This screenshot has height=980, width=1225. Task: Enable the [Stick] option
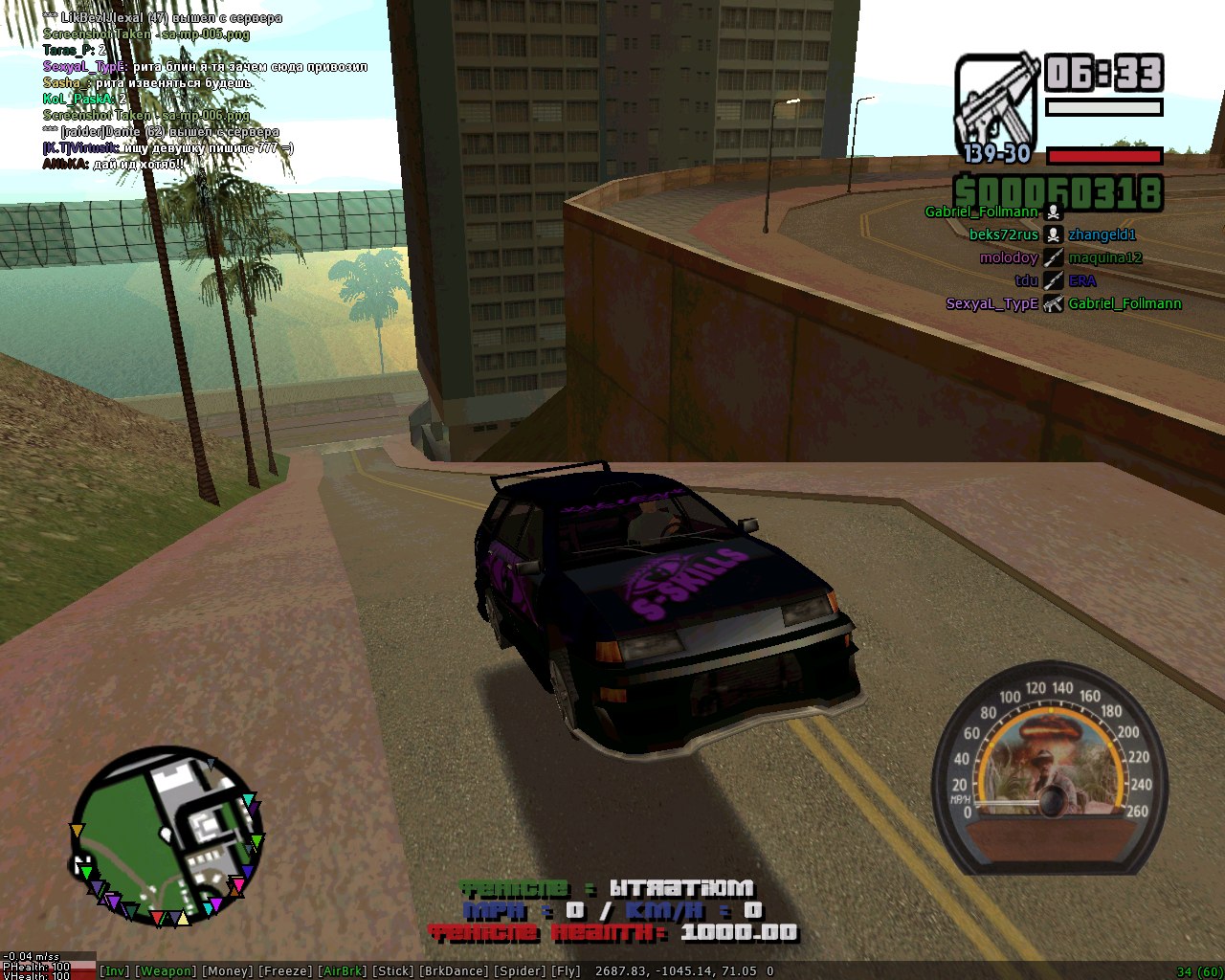click(x=392, y=970)
